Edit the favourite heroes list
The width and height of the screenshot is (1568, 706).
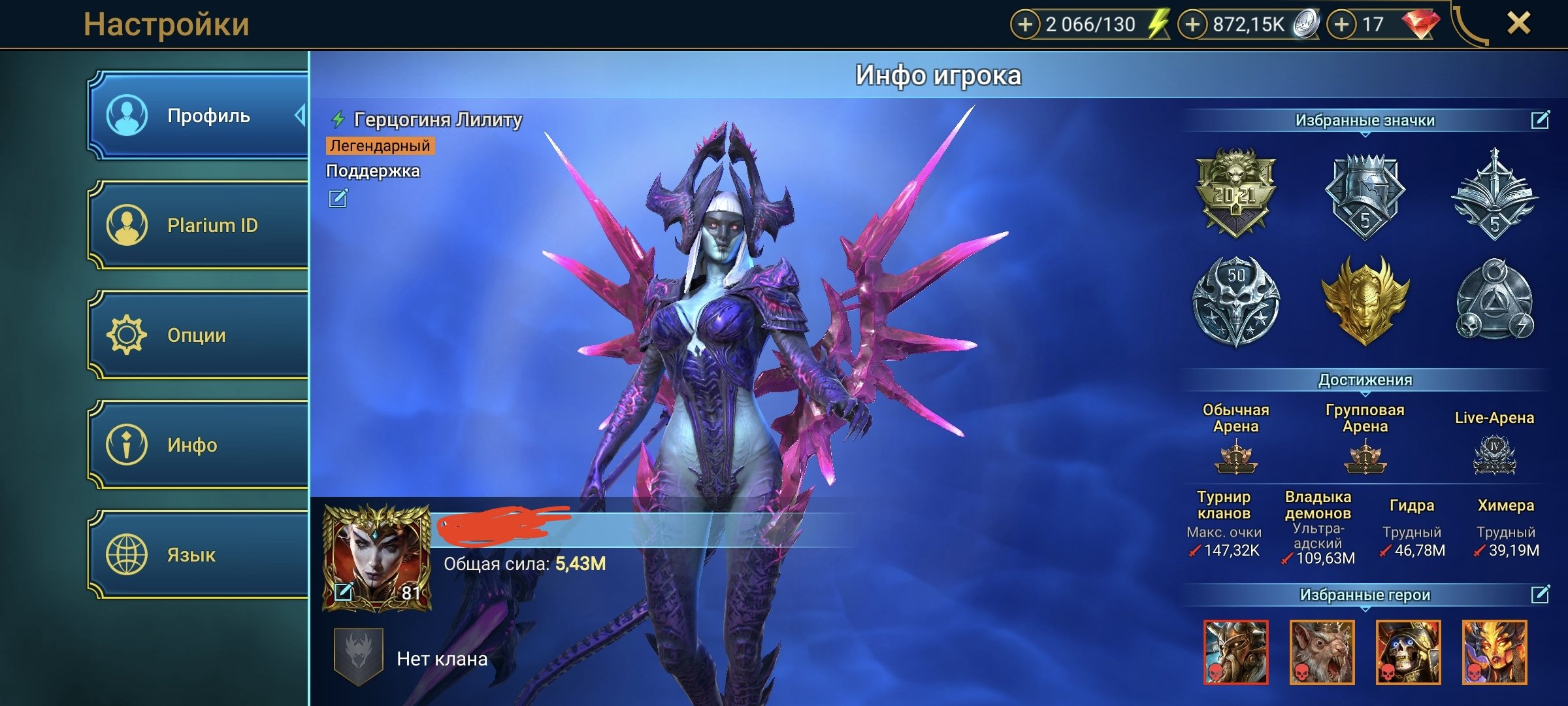pos(1540,594)
